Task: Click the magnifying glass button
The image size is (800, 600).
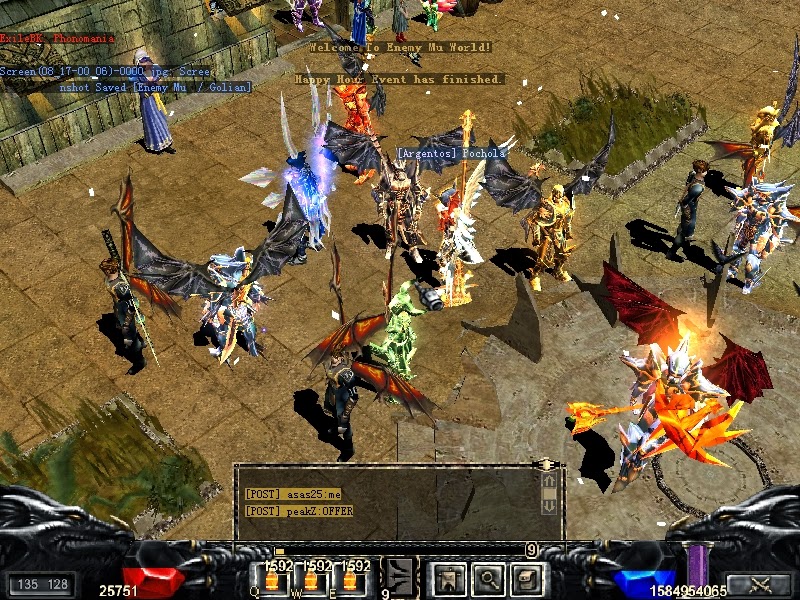Action: click(x=487, y=578)
